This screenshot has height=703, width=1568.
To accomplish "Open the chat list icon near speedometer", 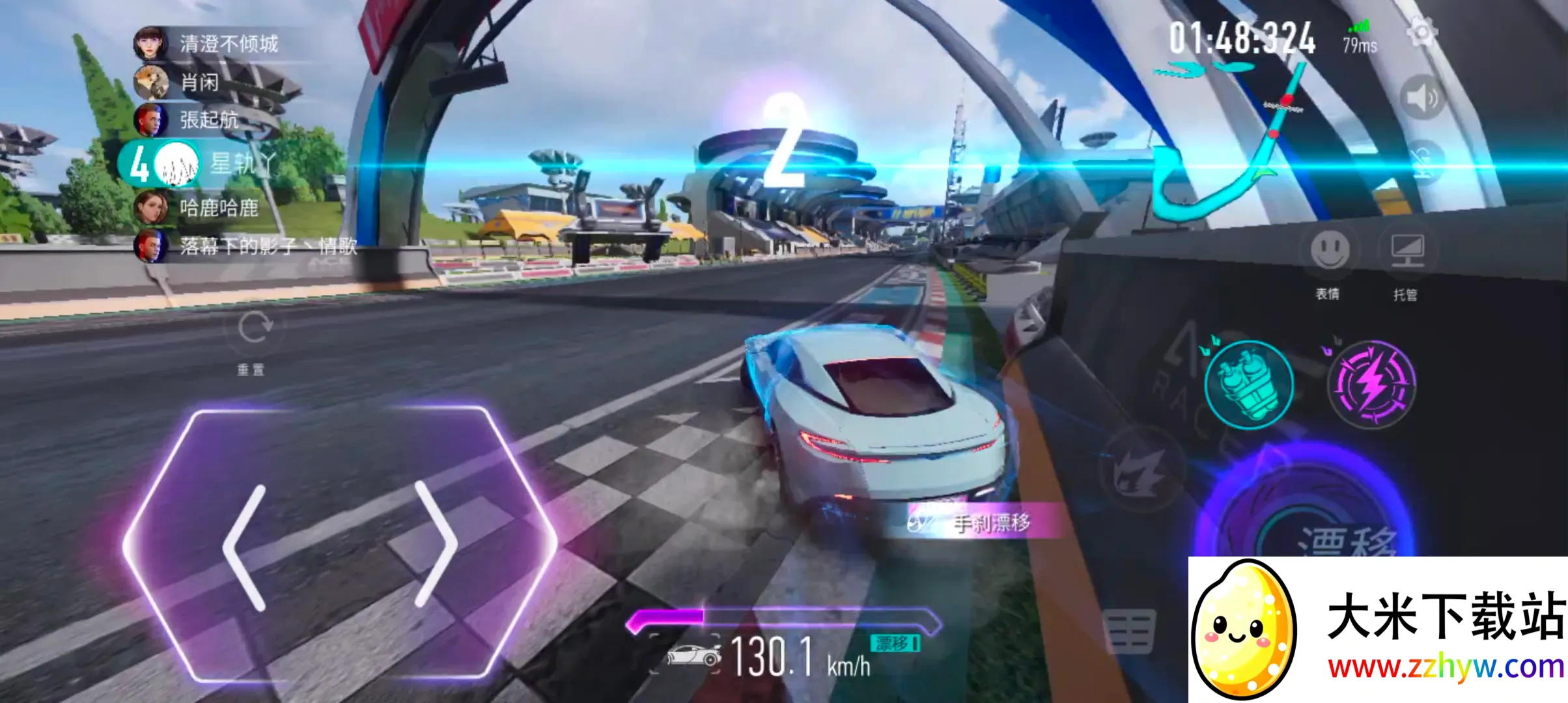I will click(1129, 630).
